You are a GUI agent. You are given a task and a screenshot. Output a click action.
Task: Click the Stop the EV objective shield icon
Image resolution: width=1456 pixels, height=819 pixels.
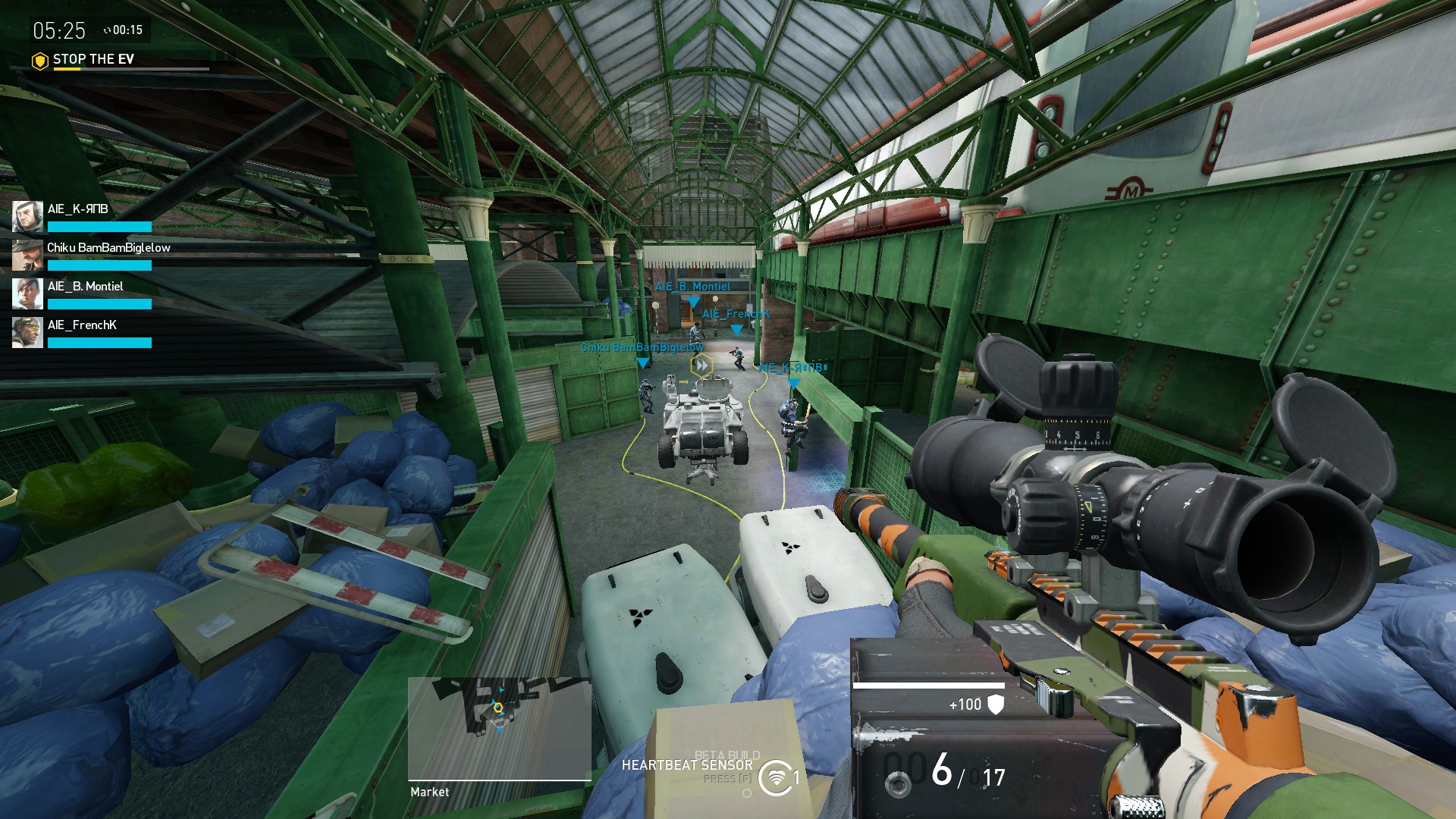point(40,60)
